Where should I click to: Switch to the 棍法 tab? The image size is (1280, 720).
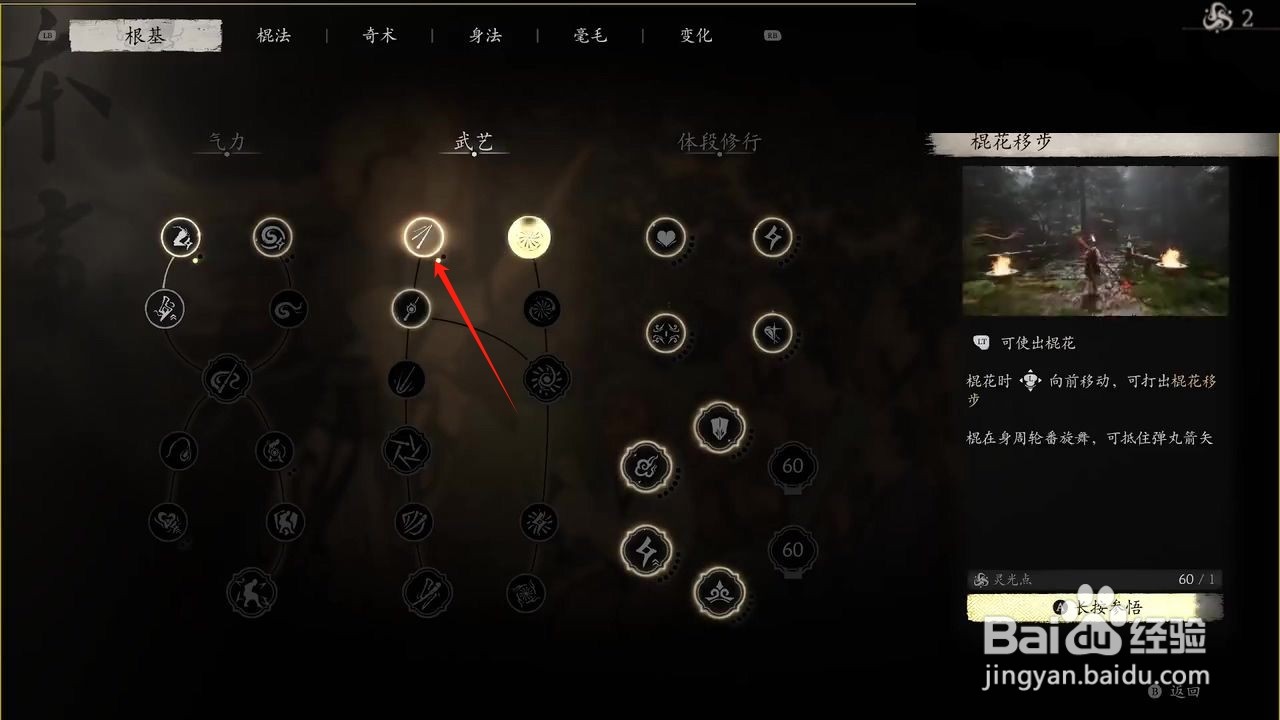pos(274,34)
